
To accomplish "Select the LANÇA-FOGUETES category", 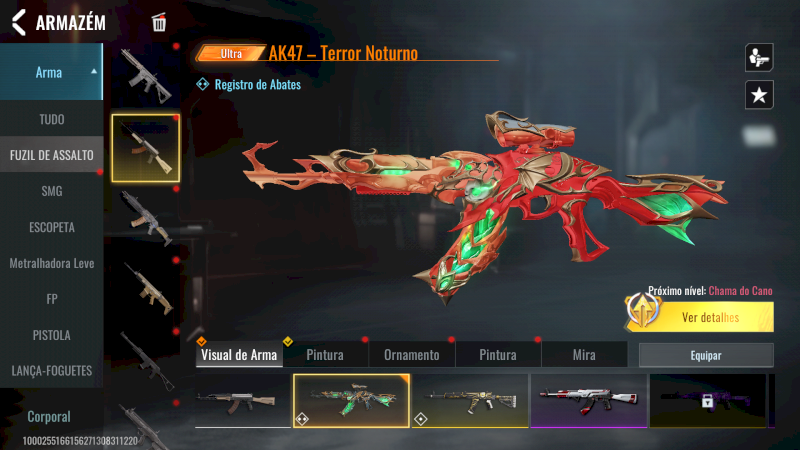I will click(51, 371).
